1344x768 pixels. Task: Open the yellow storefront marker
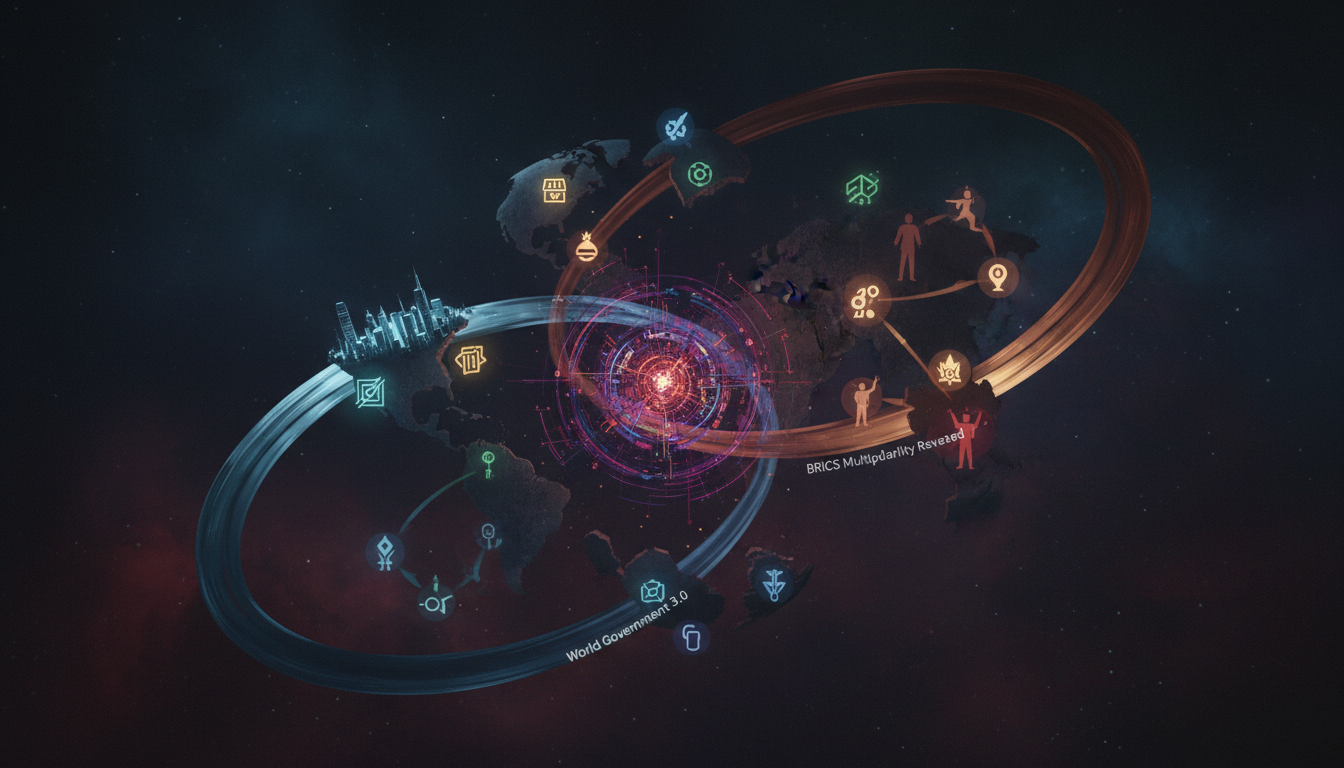pos(554,189)
